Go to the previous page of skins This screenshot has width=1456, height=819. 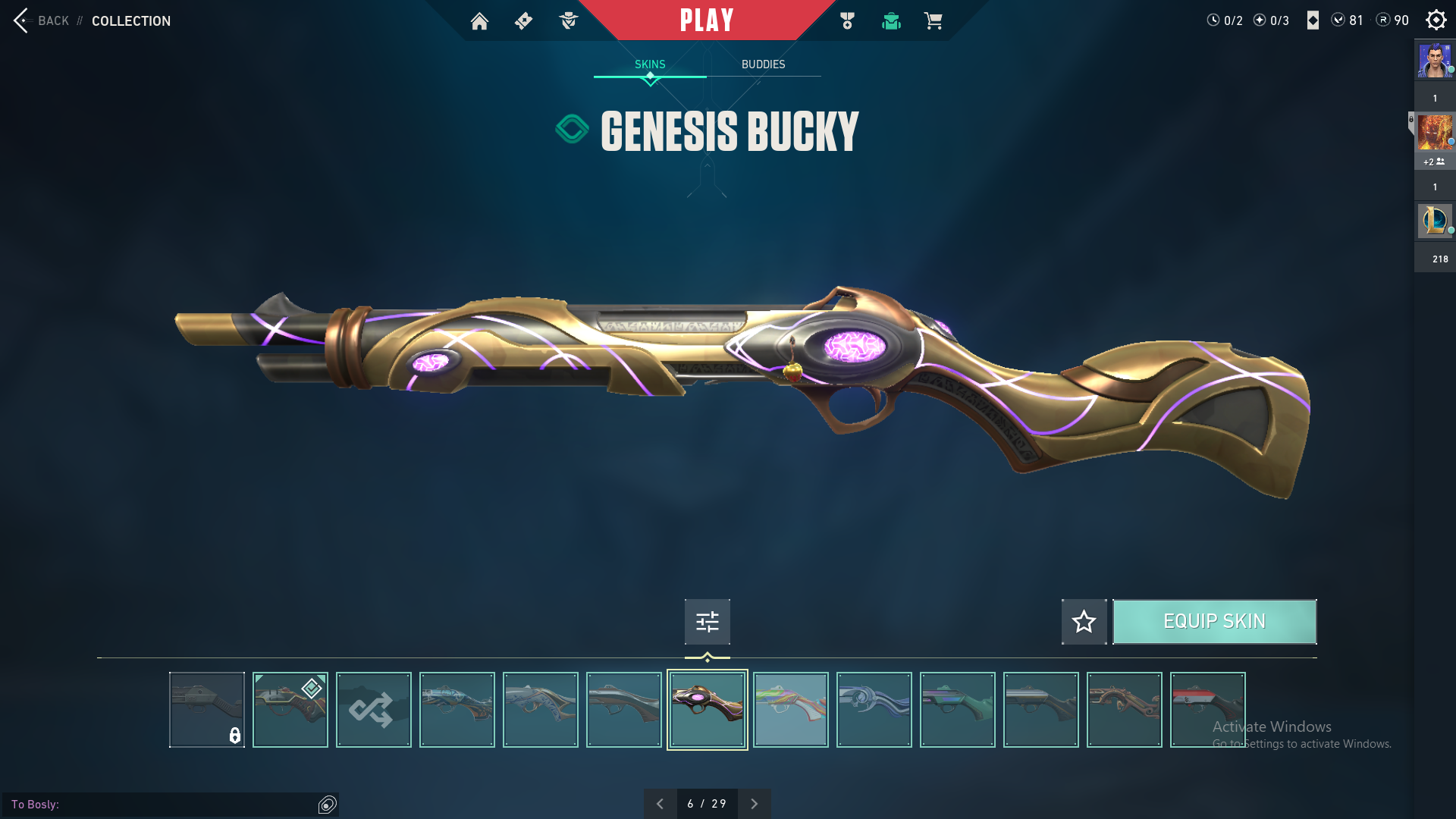point(660,804)
